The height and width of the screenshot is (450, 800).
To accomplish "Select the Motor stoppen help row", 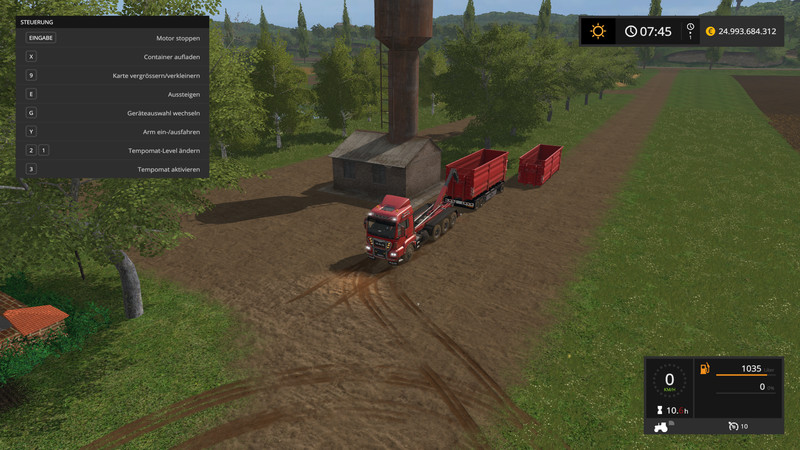I will tap(112, 38).
